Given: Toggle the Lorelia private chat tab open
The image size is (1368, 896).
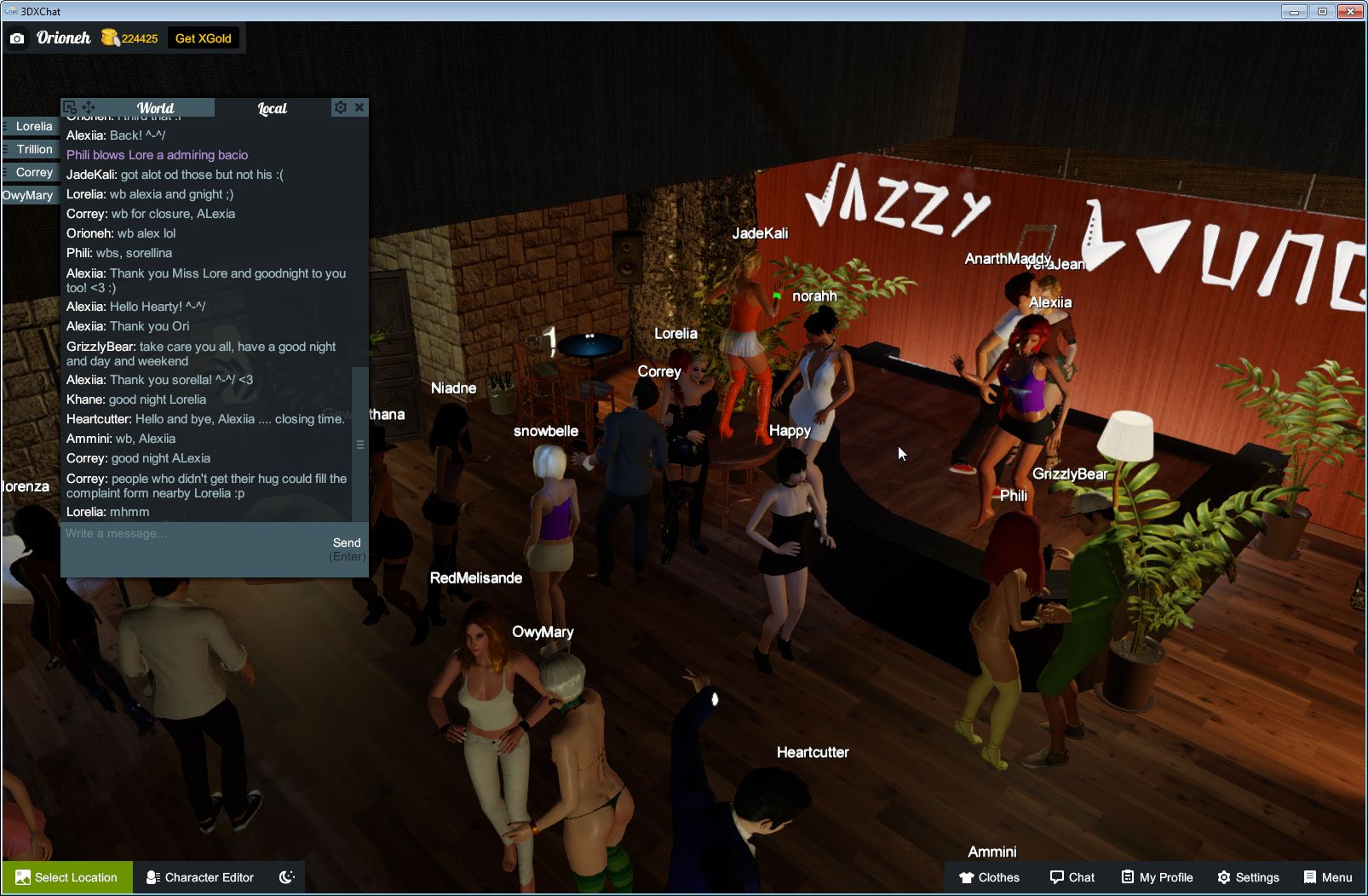Looking at the screenshot, I should point(32,126).
